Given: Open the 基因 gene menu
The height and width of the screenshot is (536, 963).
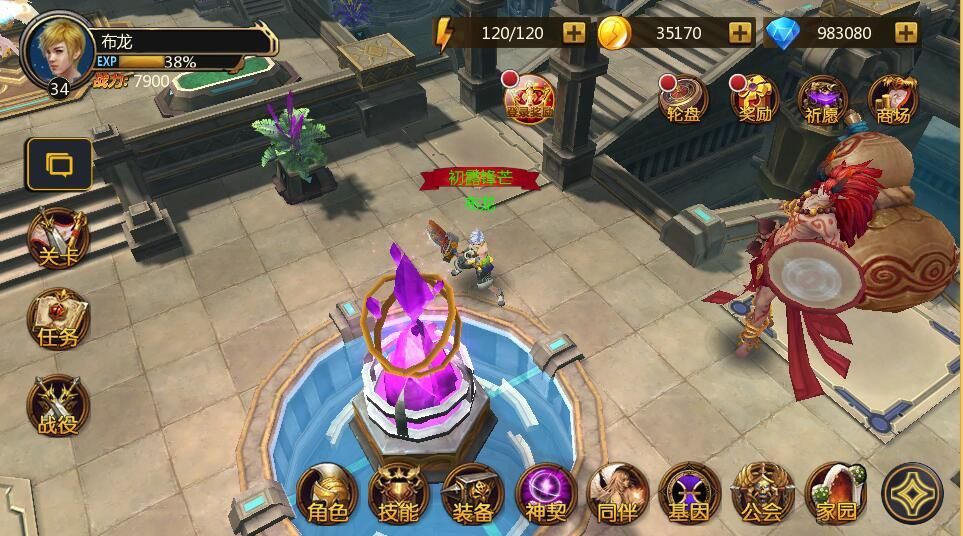Looking at the screenshot, I should coord(689,494).
